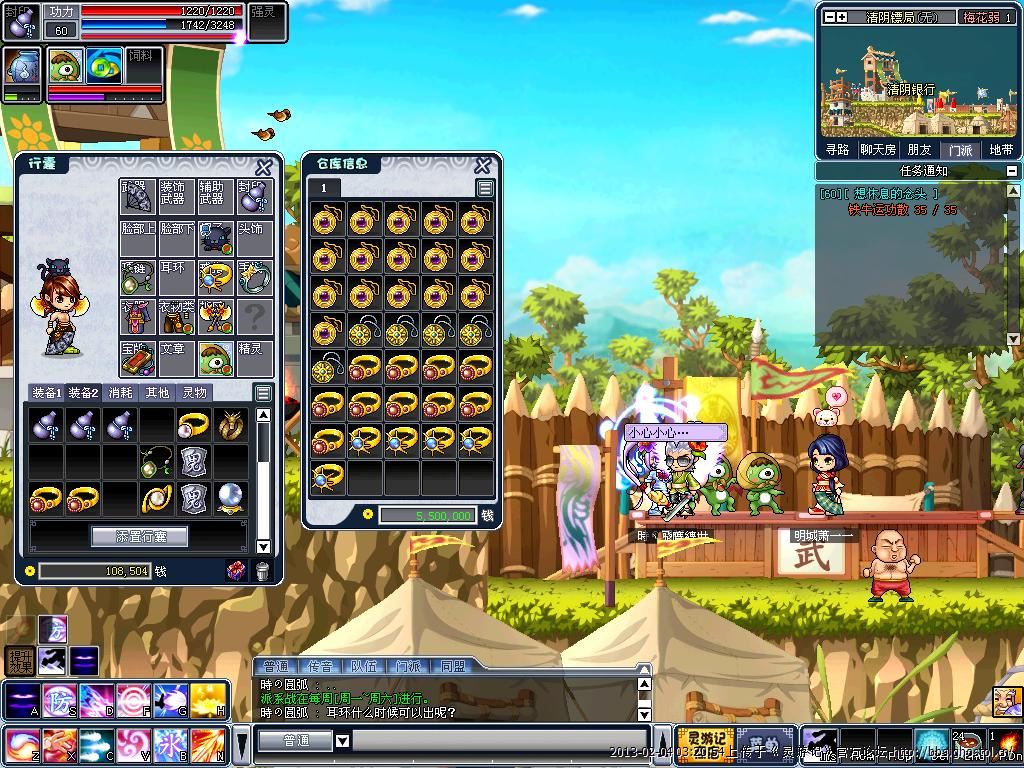Screen dimensions: 1024x768
Task: Close the 仓库信息 warehouse window
Action: click(x=482, y=165)
